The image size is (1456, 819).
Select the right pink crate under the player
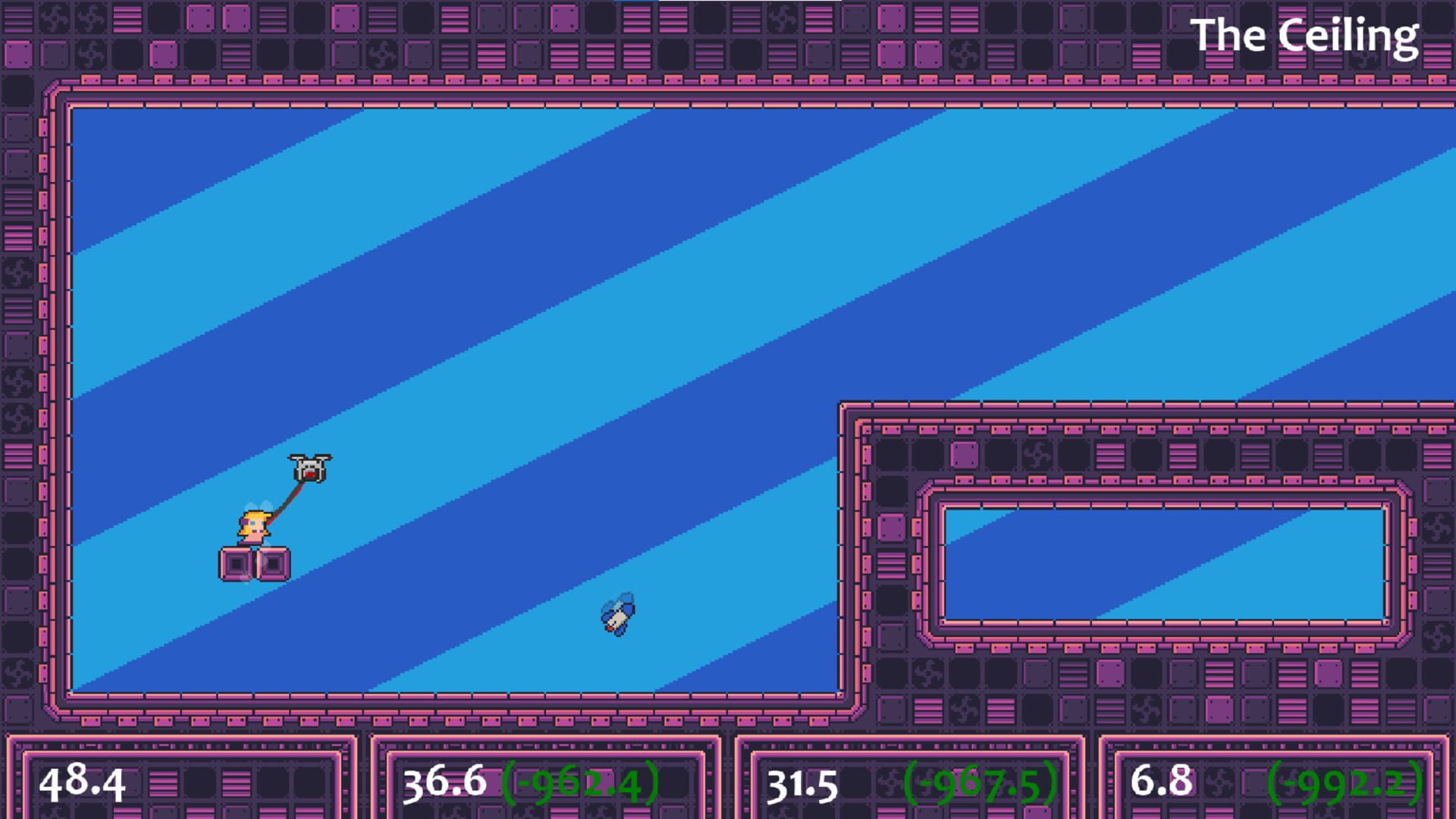click(x=273, y=564)
